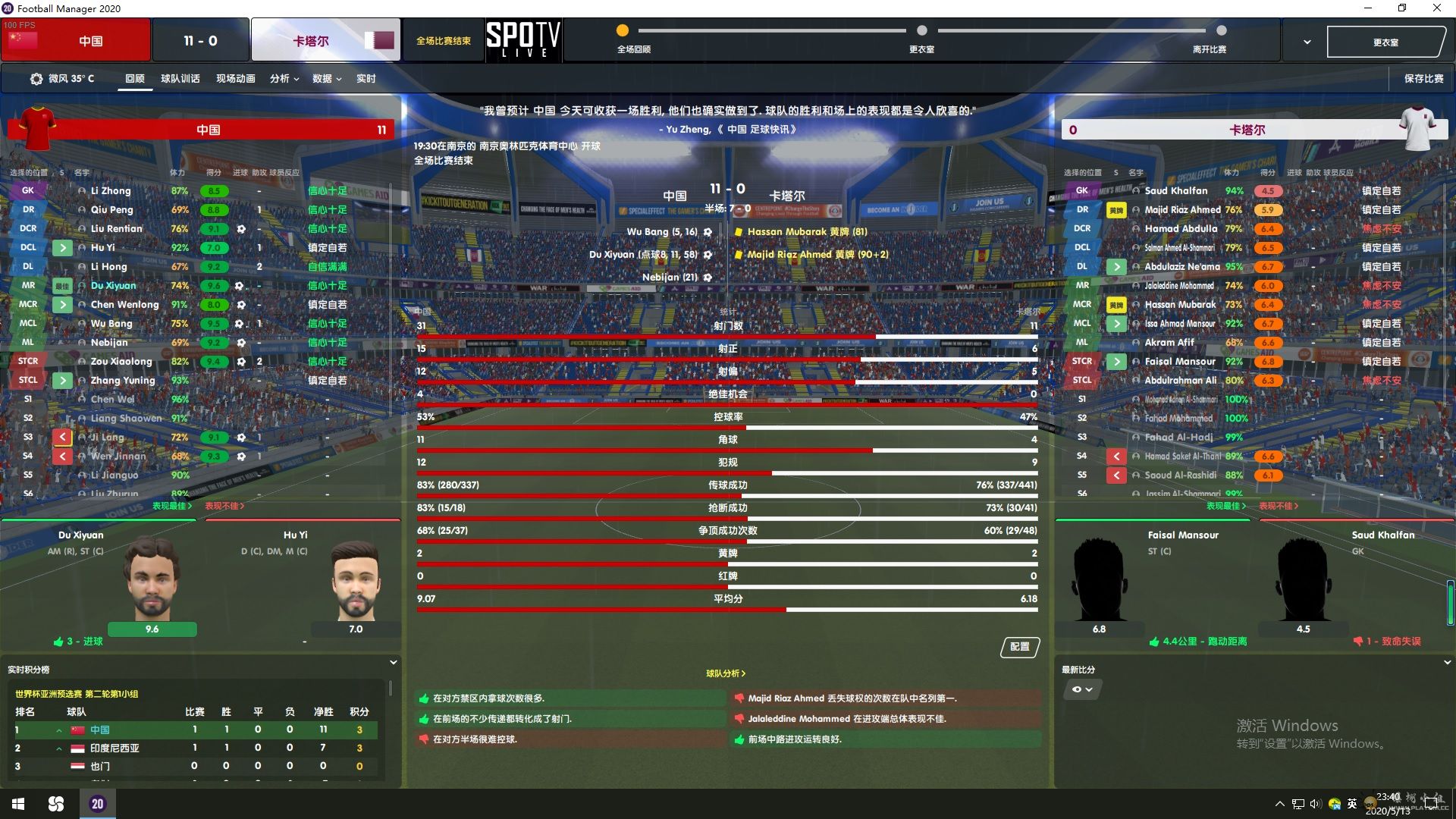1456x819 pixels.
Task: Show the 现场动画 view
Action: [235, 79]
